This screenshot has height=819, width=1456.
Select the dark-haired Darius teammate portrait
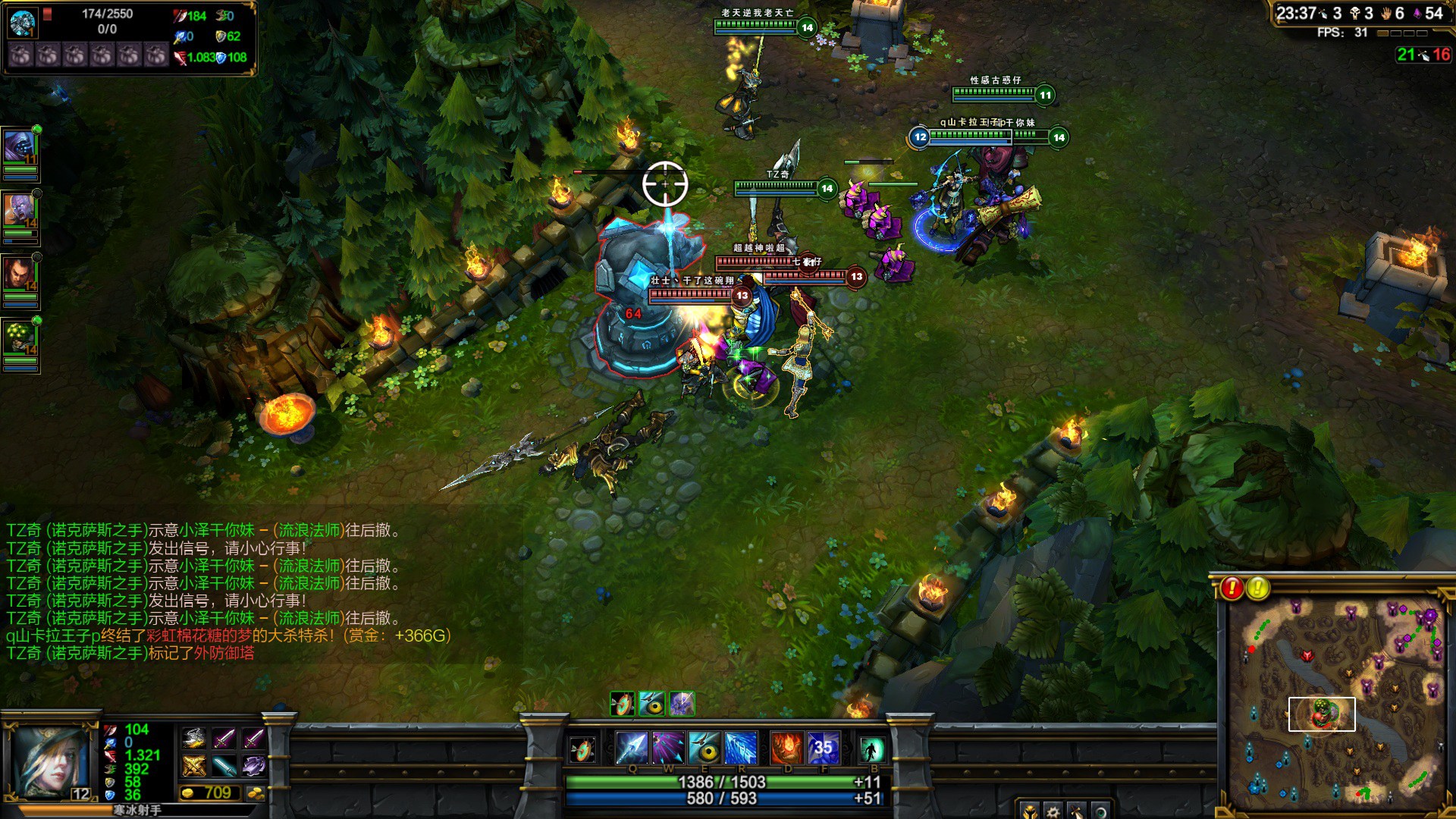[x=20, y=275]
